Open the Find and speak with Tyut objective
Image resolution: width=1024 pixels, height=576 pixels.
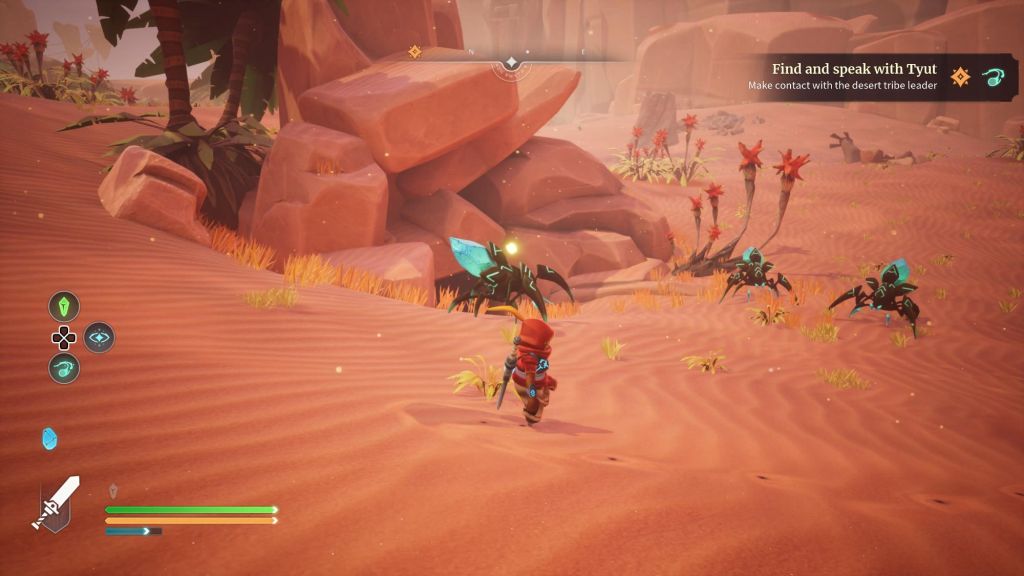[x=854, y=69]
